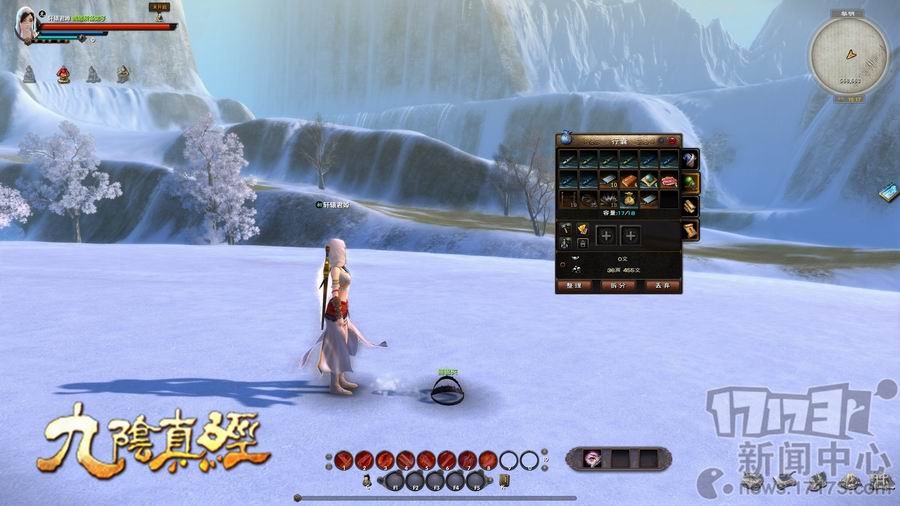The height and width of the screenshot is (506, 900).
Task: Select the raw meat item in the bag
Action: 668,181
